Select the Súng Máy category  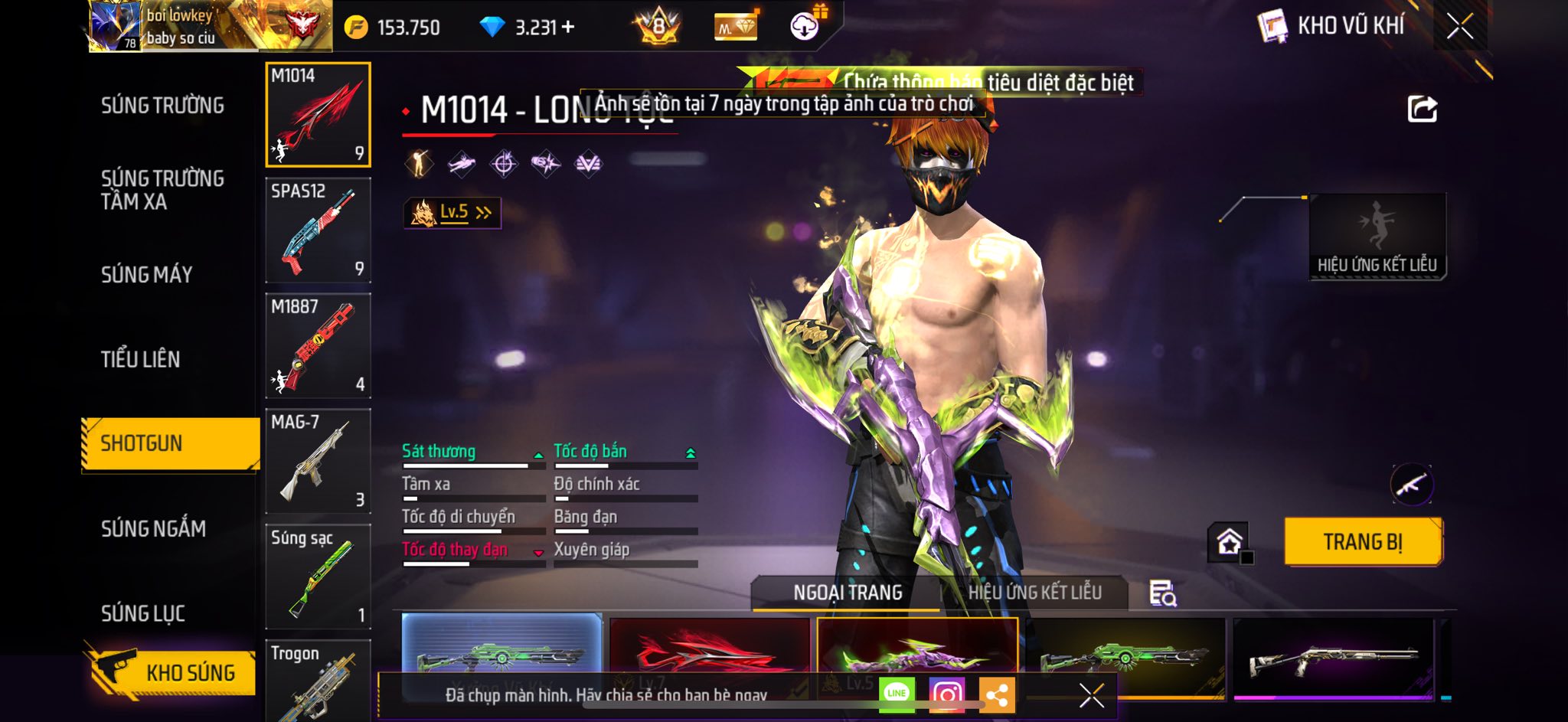pyautogui.click(x=147, y=274)
